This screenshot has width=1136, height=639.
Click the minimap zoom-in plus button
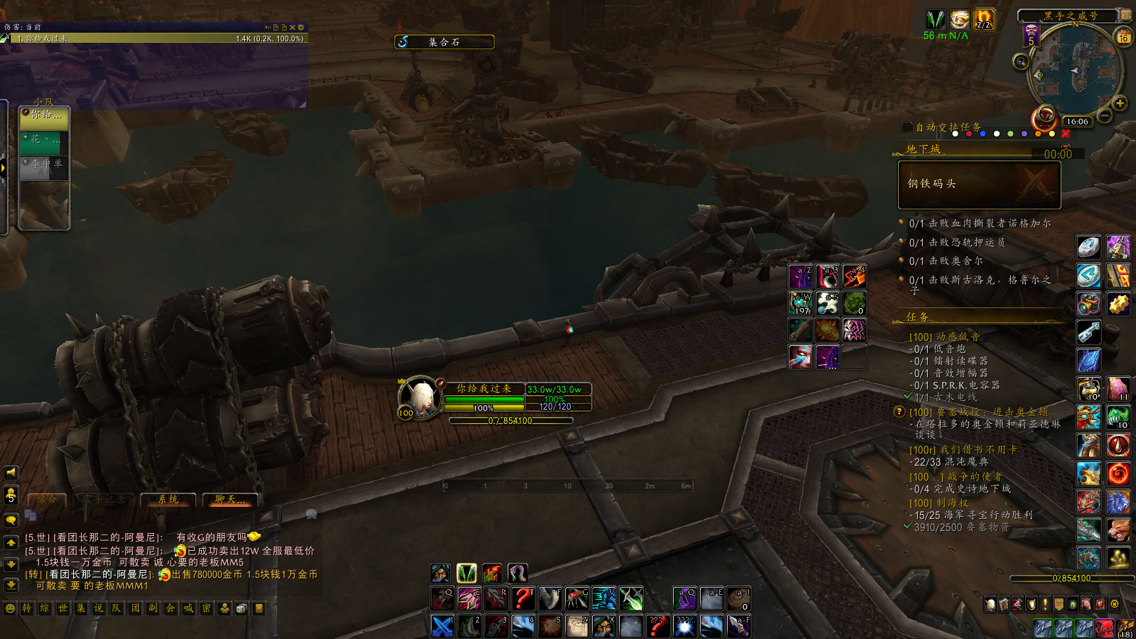click(x=1119, y=103)
